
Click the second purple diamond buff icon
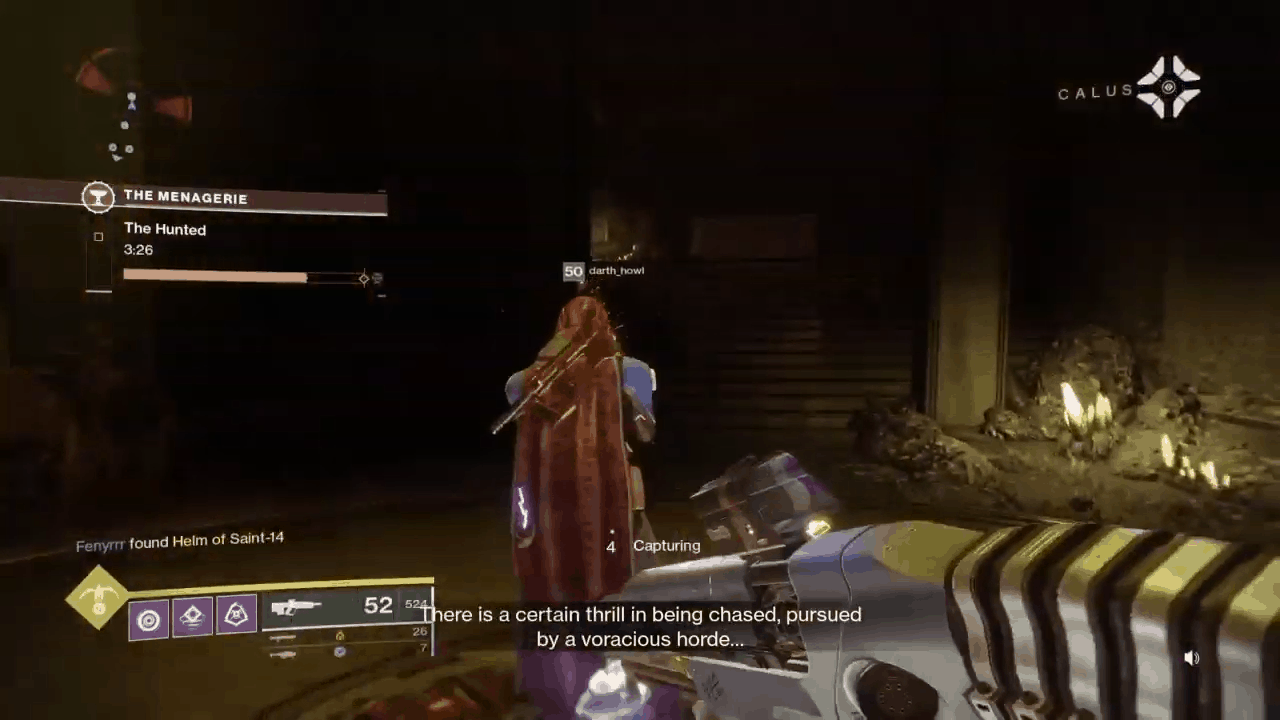click(191, 616)
